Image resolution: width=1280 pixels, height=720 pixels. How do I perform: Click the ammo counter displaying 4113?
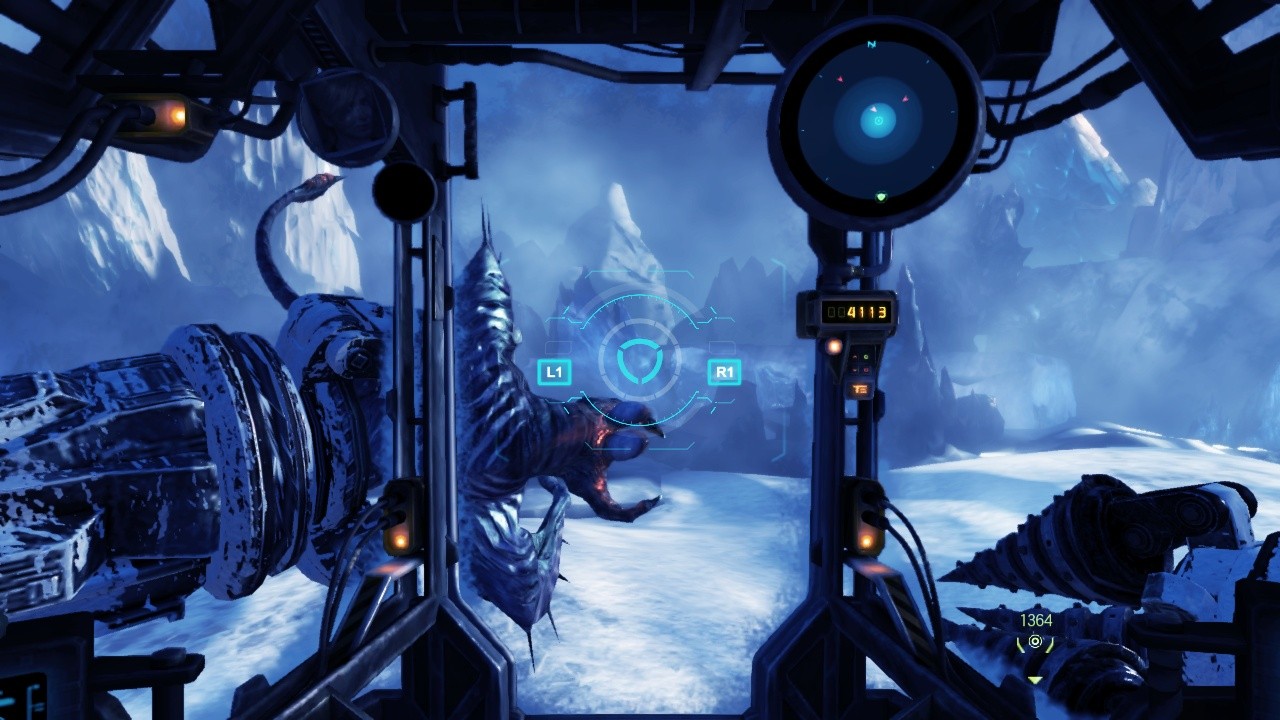[857, 312]
